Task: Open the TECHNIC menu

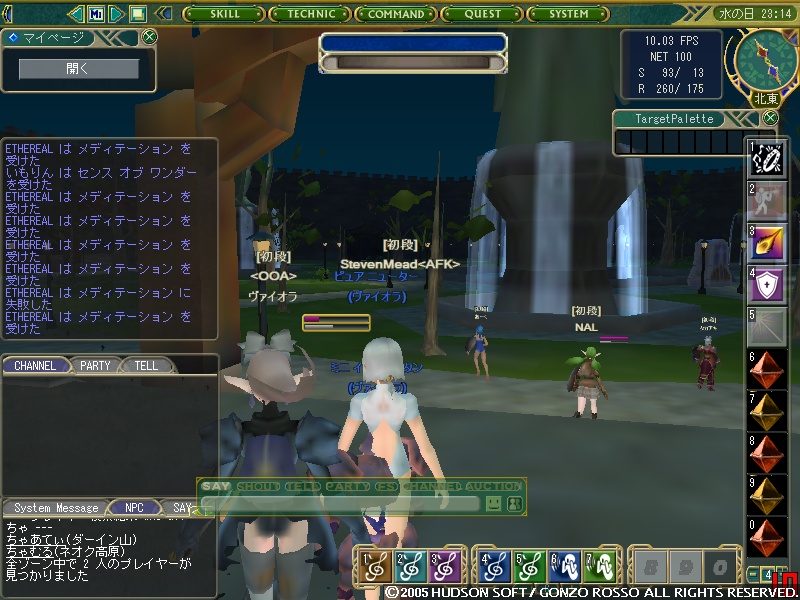Action: (x=310, y=14)
